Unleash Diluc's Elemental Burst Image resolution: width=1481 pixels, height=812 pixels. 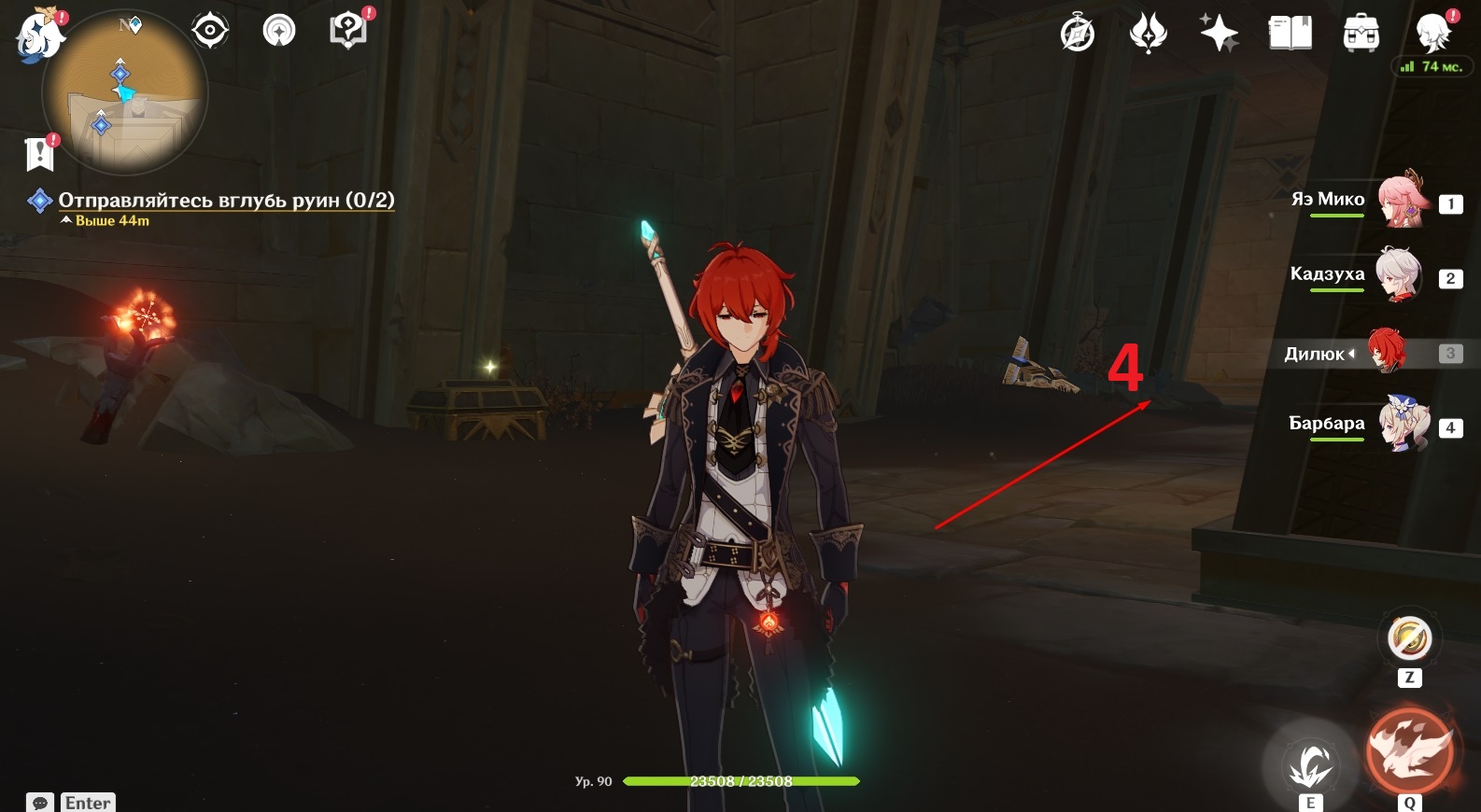[x=1409, y=752]
